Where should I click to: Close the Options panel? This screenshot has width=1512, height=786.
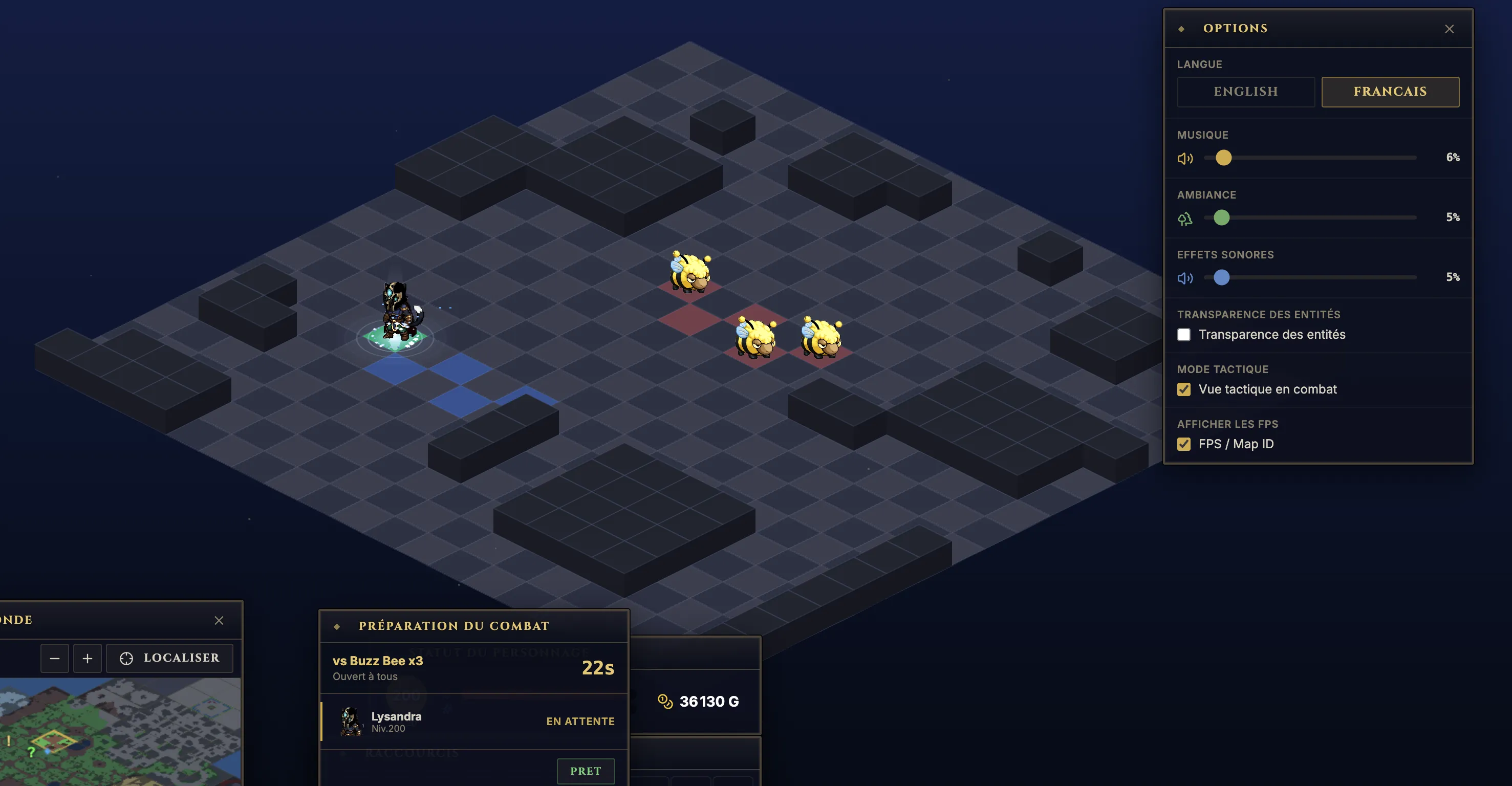(x=1449, y=29)
